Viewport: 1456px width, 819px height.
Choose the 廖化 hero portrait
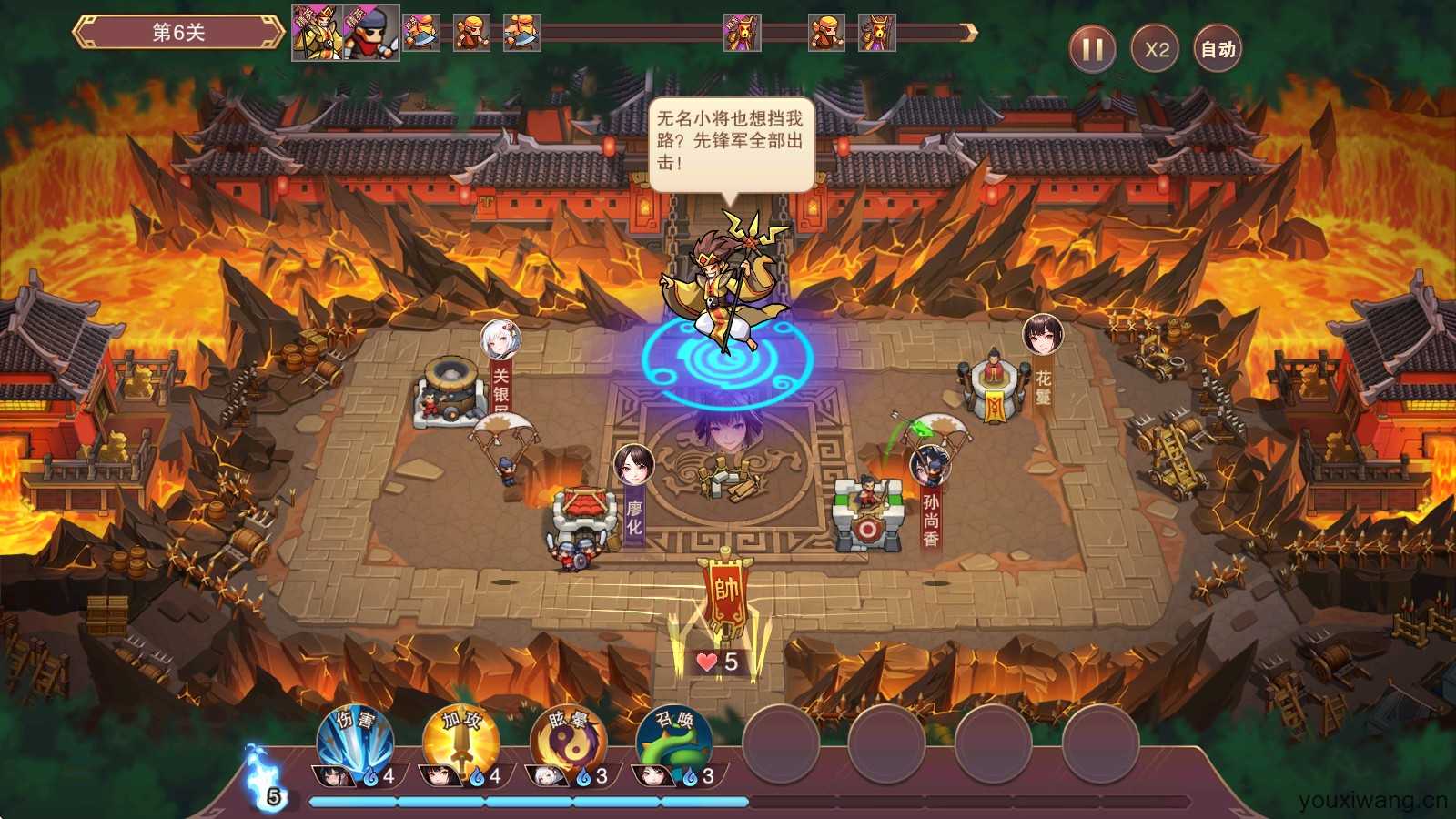[x=633, y=465]
